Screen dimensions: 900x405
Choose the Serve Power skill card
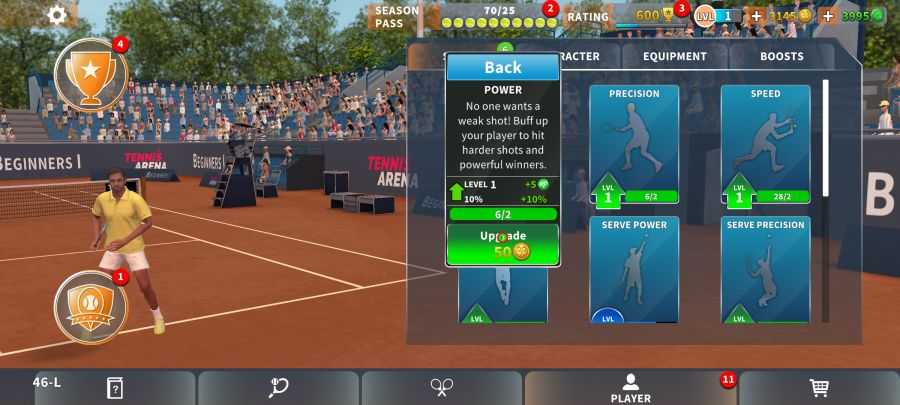(x=634, y=269)
